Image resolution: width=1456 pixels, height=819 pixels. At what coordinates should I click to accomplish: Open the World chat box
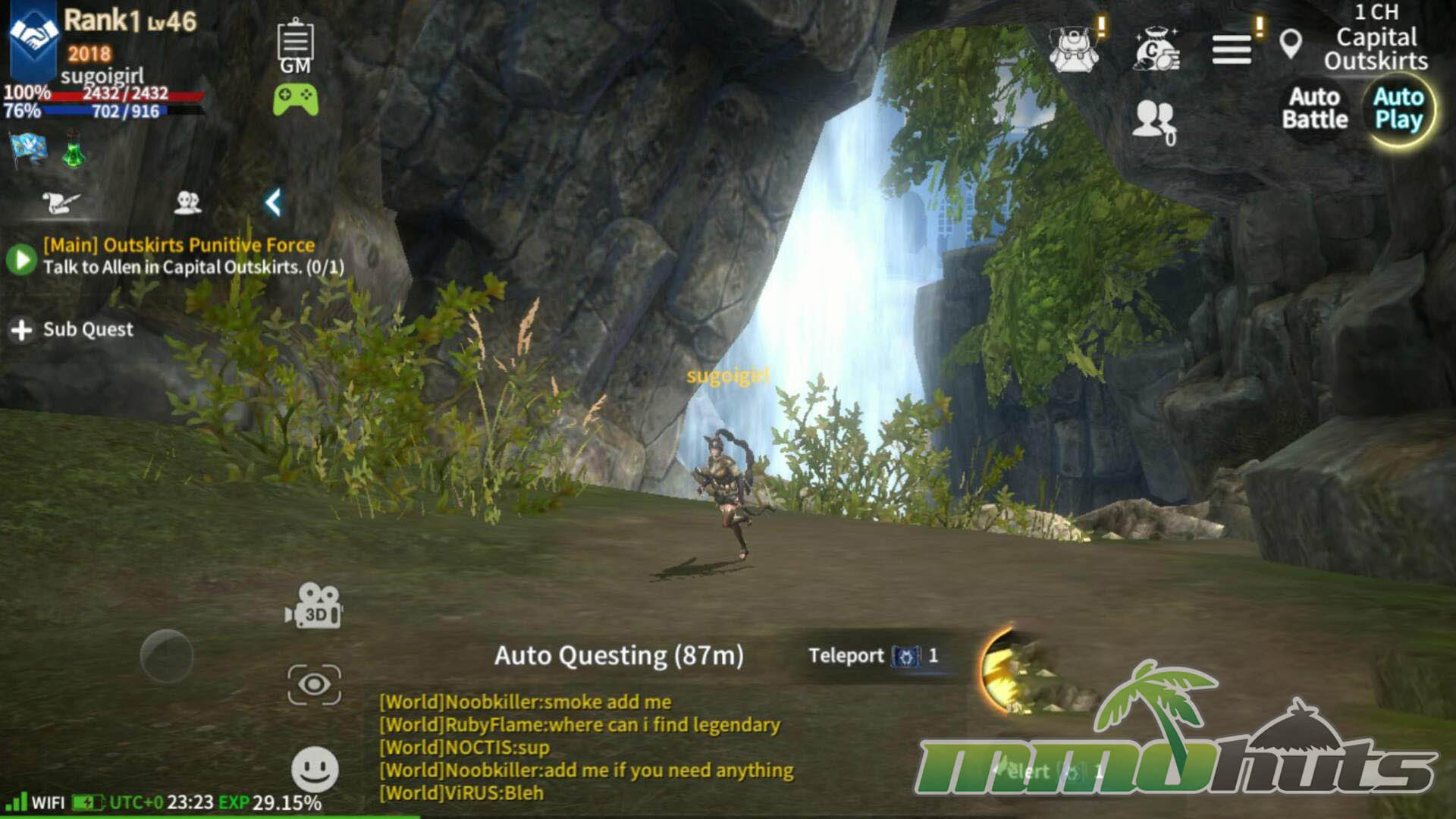[585, 747]
